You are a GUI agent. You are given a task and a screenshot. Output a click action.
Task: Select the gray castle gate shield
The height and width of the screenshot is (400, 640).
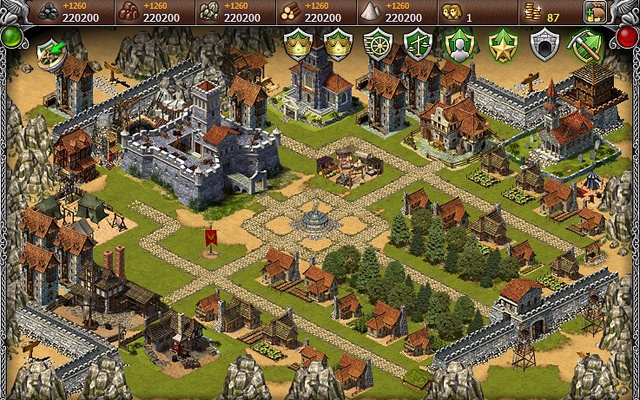(543, 44)
